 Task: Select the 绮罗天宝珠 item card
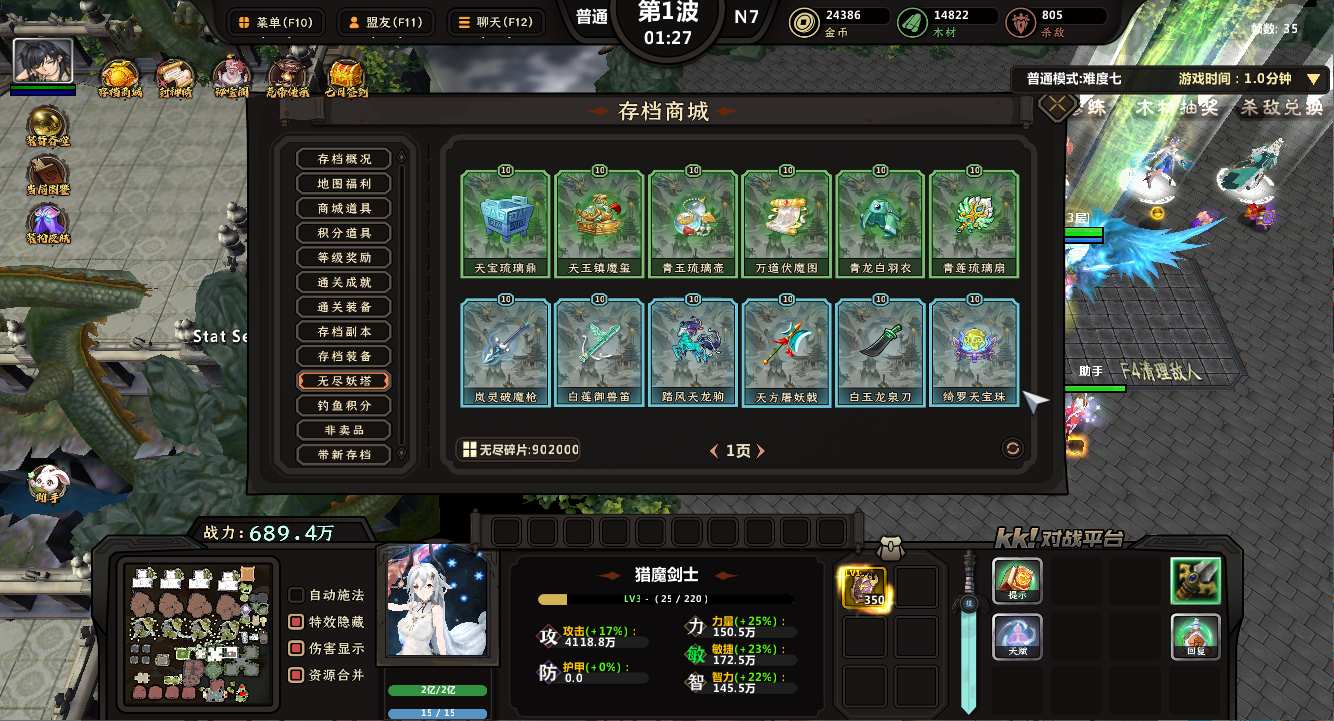(x=975, y=353)
